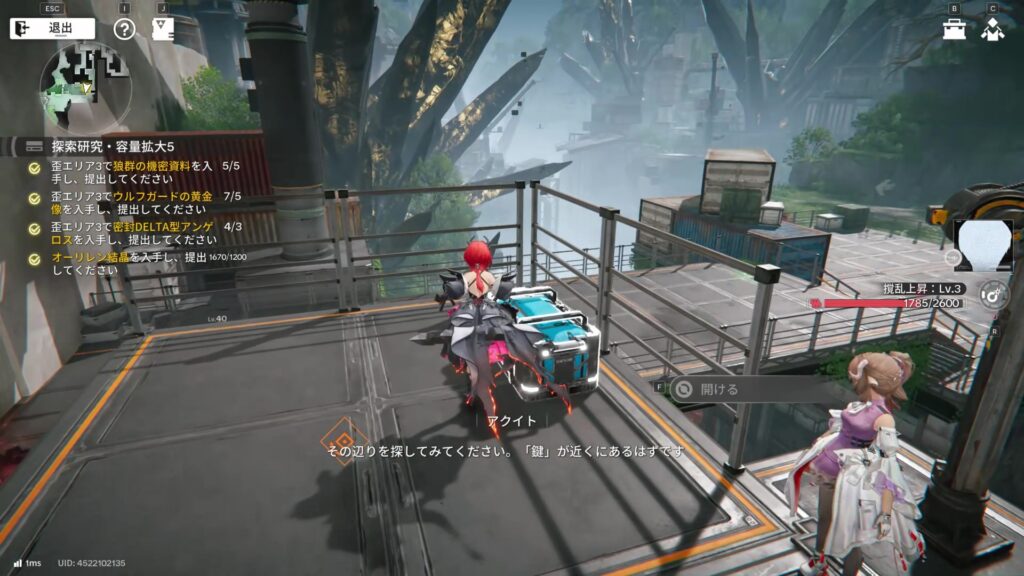
Task: Open the character team icon
Action: [992, 30]
